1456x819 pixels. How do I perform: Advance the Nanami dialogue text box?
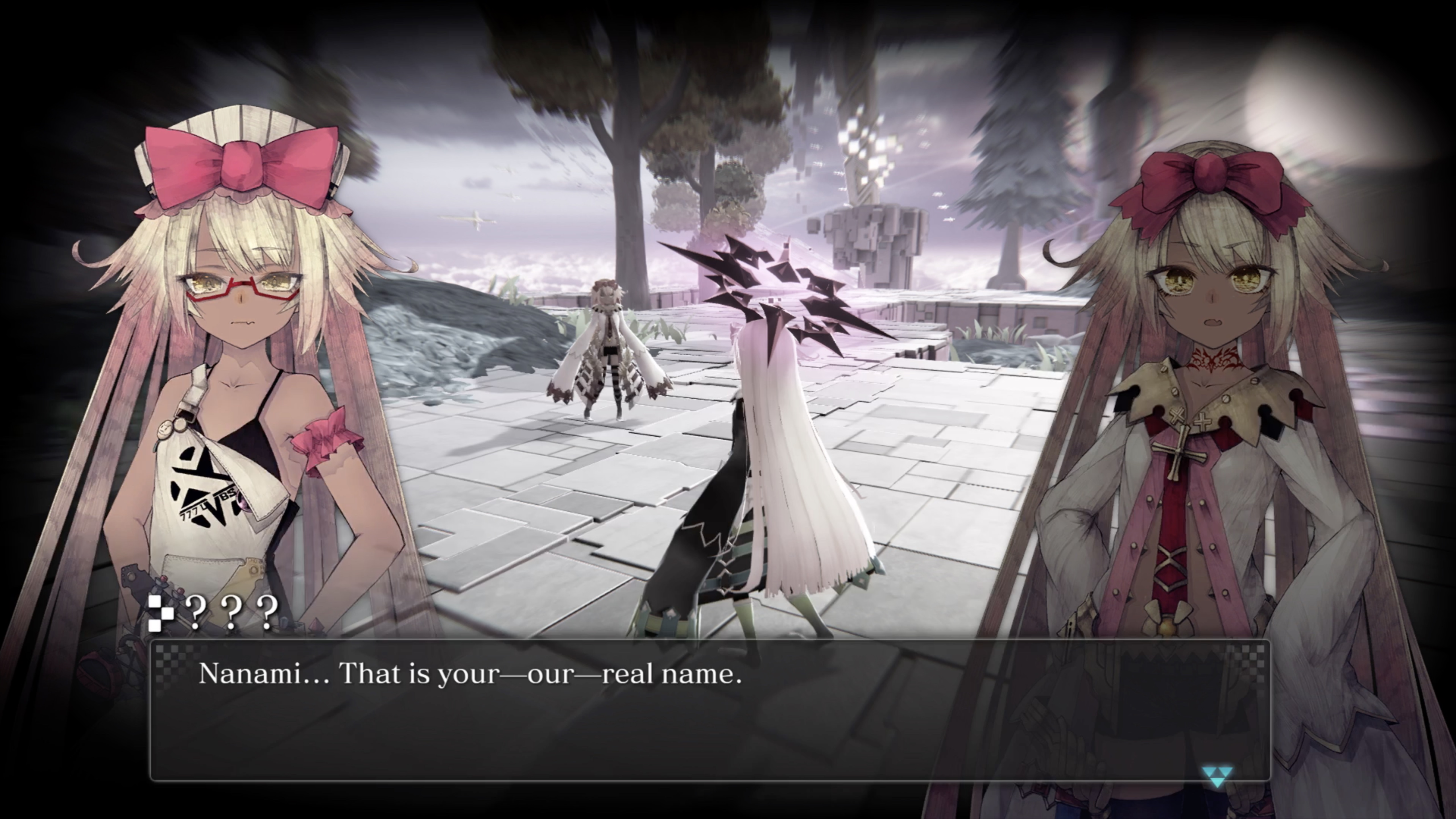(709, 710)
